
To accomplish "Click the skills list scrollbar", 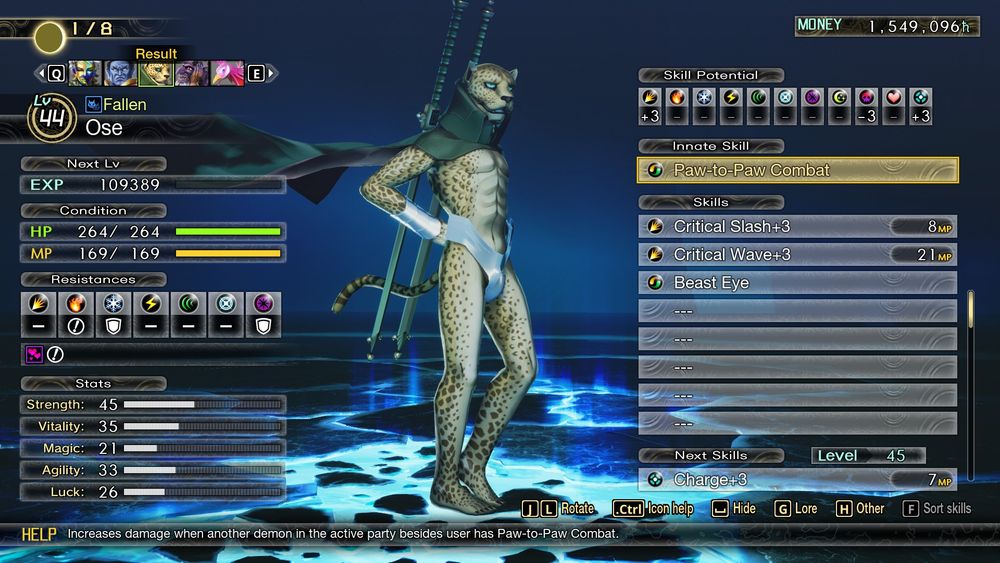I will pos(969,310).
